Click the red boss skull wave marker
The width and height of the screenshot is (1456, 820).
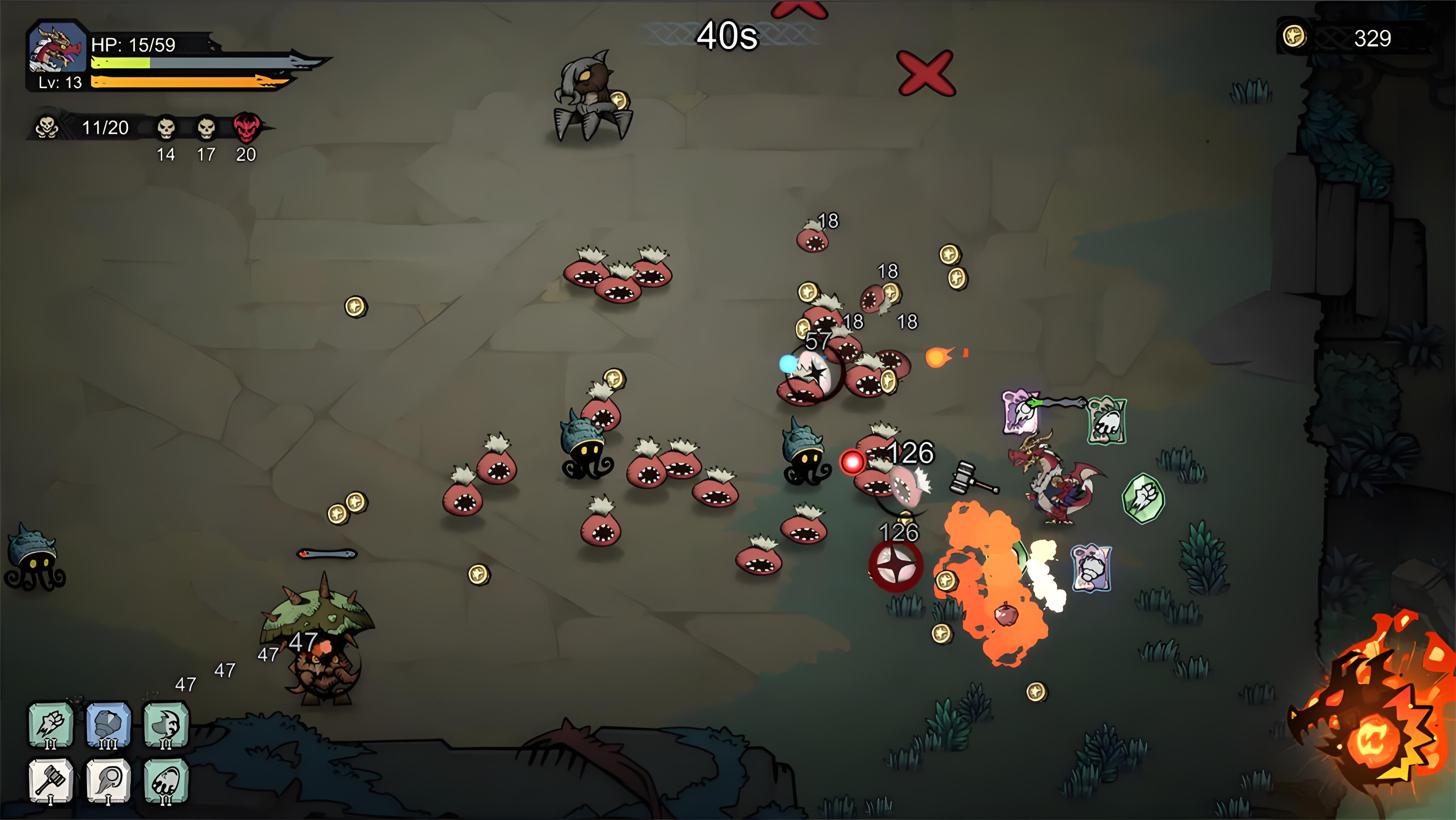(x=247, y=128)
